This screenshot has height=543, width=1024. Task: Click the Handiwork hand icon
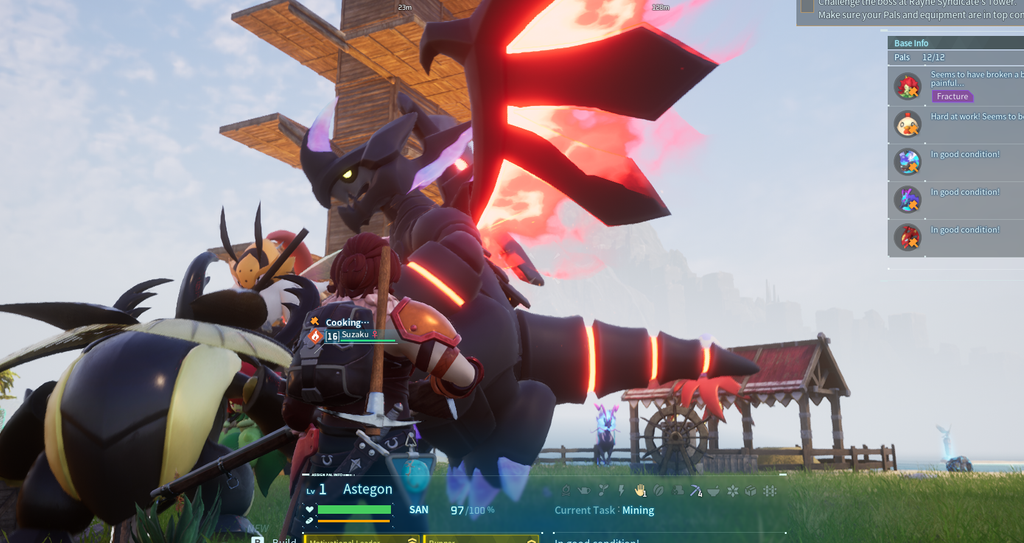click(640, 490)
